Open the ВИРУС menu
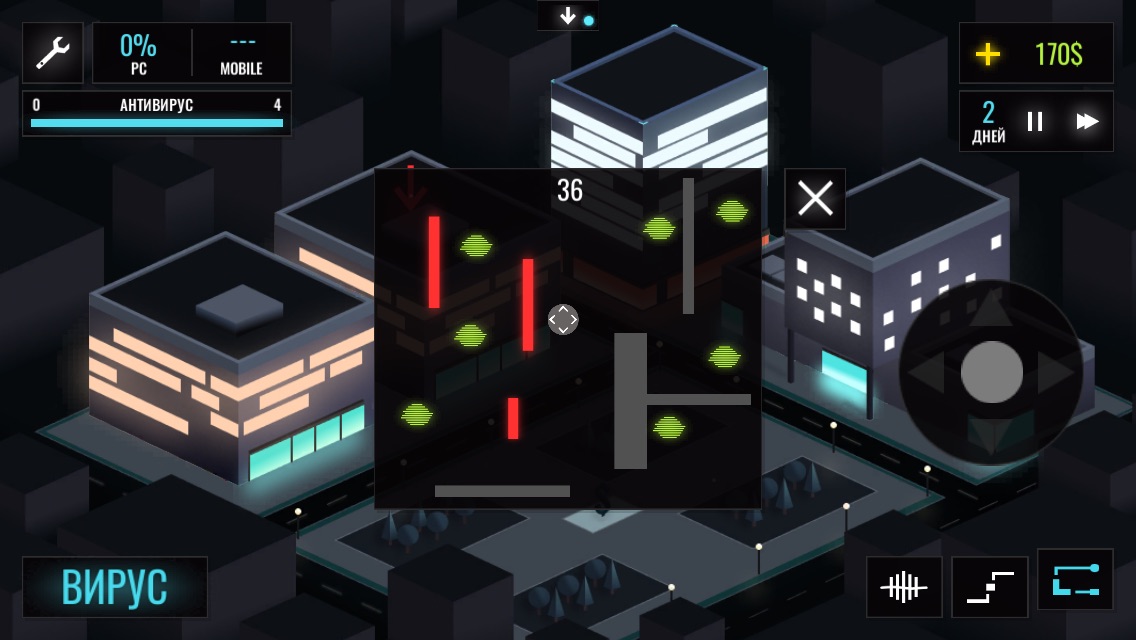The width and height of the screenshot is (1136, 640). point(115,587)
